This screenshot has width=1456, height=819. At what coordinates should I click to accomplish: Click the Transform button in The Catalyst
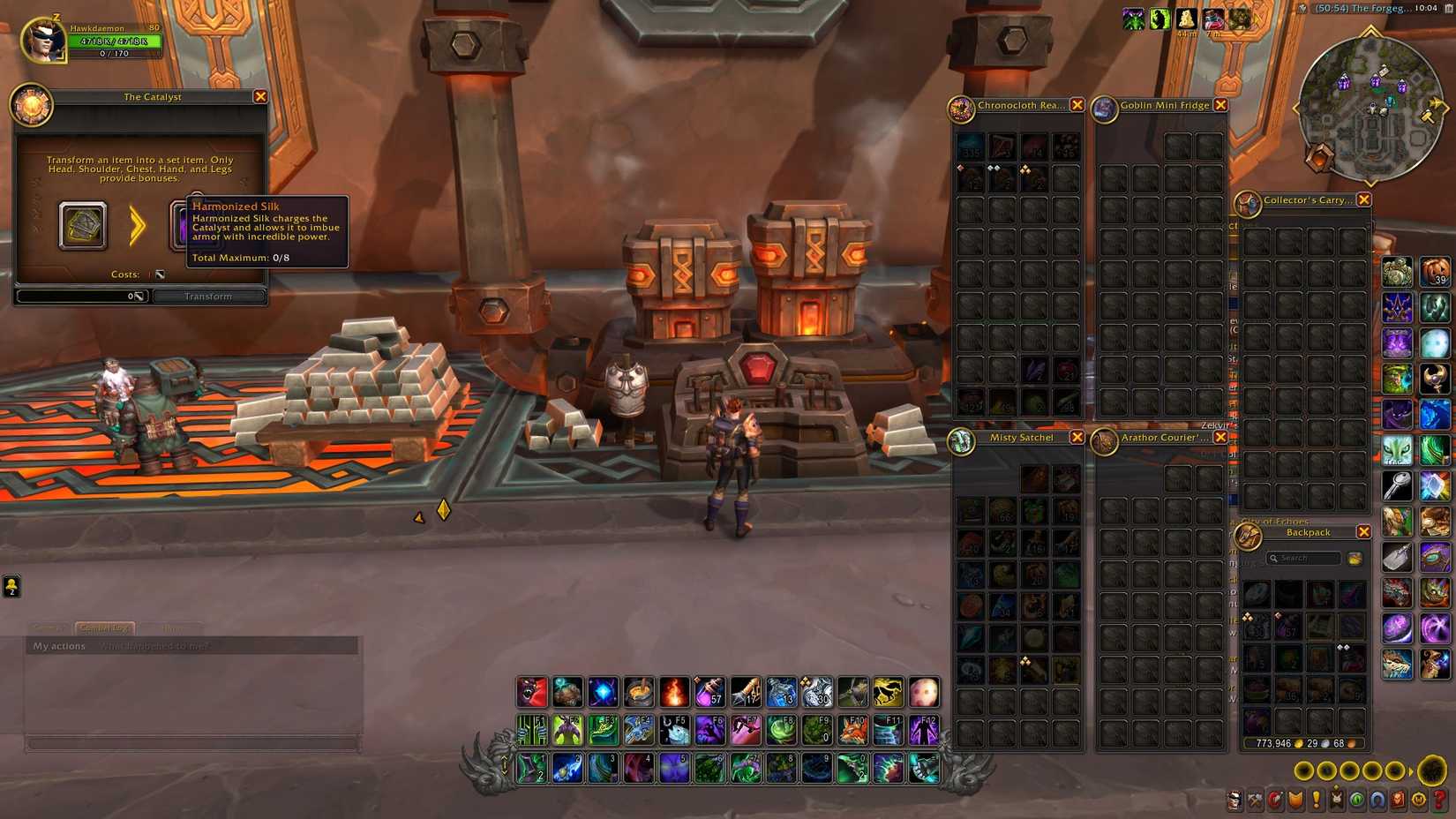tap(209, 296)
